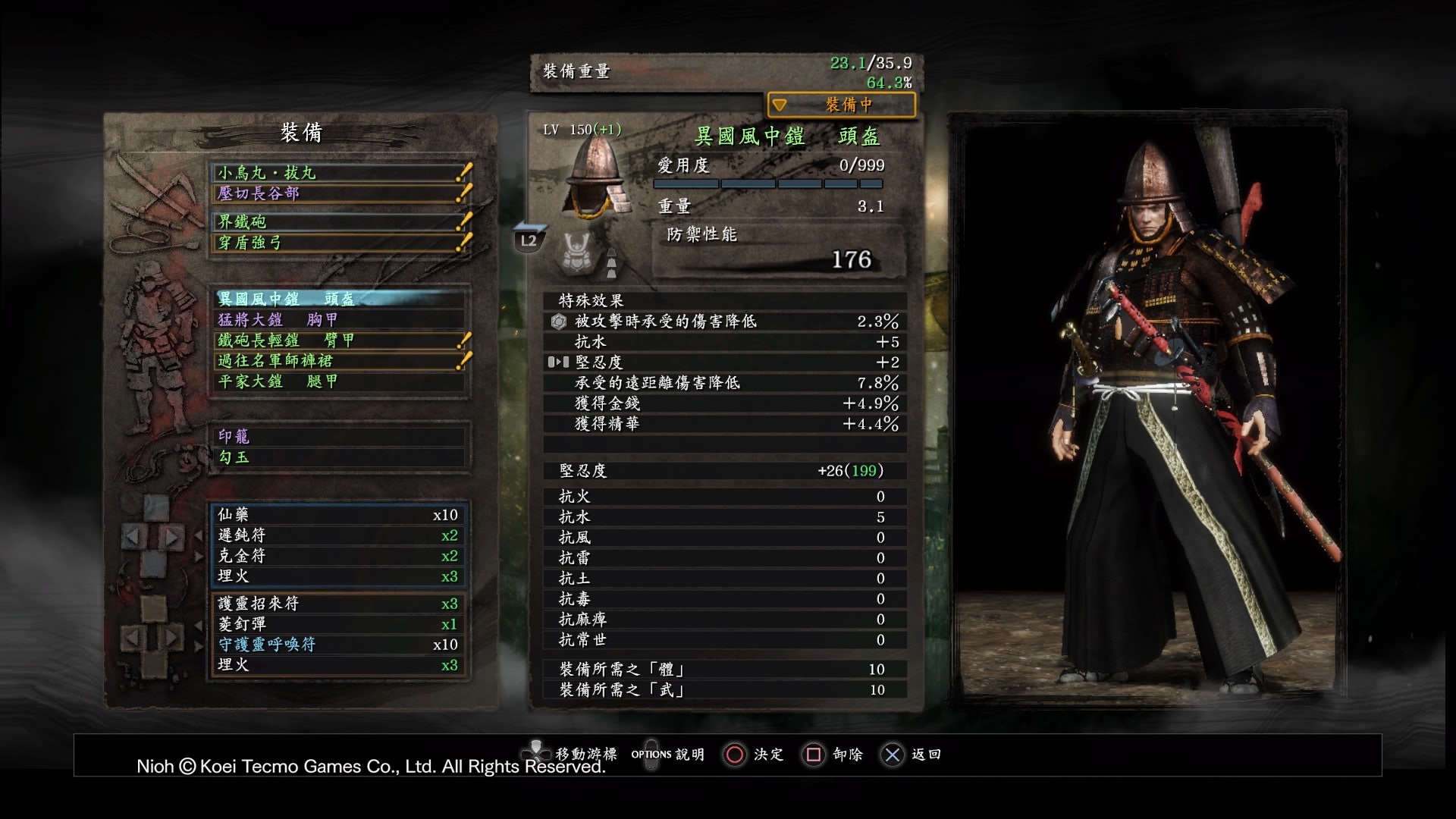Screen dimensions: 1456x819
Task: Select the 平家大鎧 腿甲 leg armor
Action: click(337, 381)
